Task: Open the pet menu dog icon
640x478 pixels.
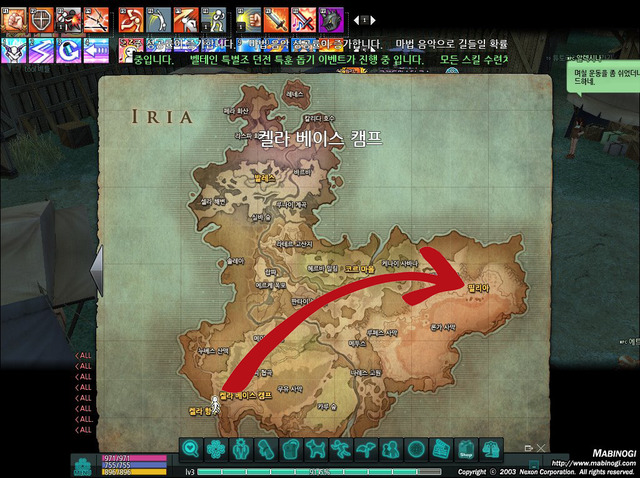Action: [x=316, y=449]
